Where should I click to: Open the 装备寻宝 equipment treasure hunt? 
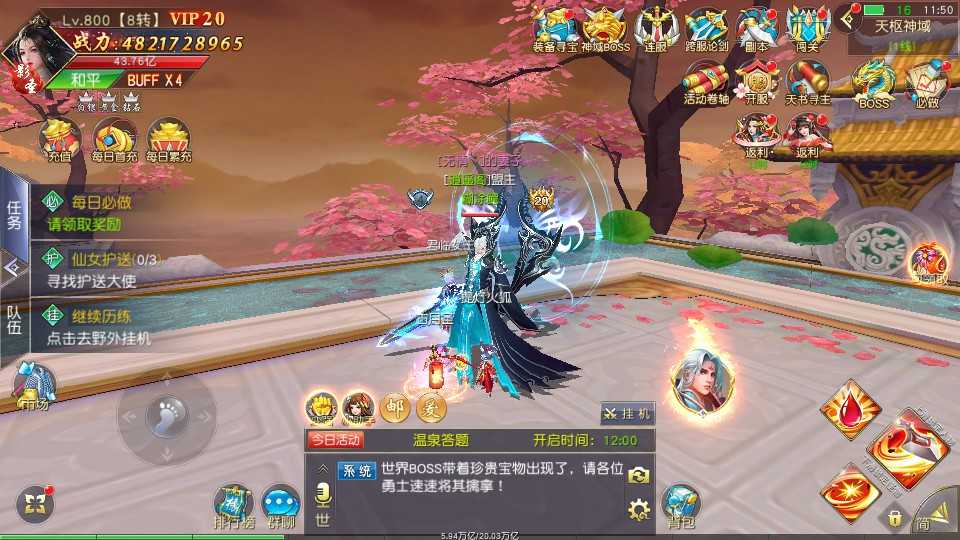[553, 28]
